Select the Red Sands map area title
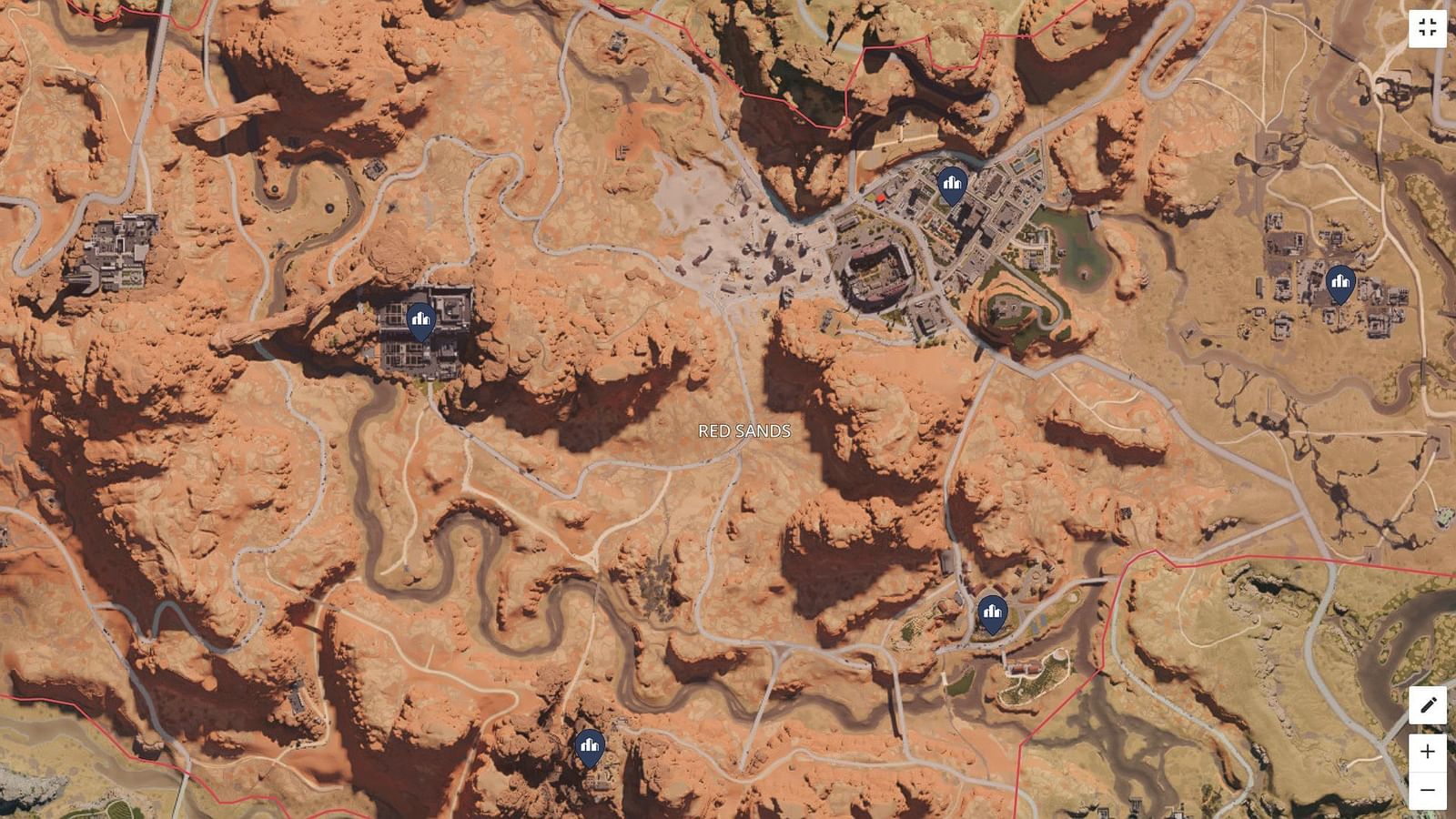Image resolution: width=1456 pixels, height=819 pixels. coord(743,430)
